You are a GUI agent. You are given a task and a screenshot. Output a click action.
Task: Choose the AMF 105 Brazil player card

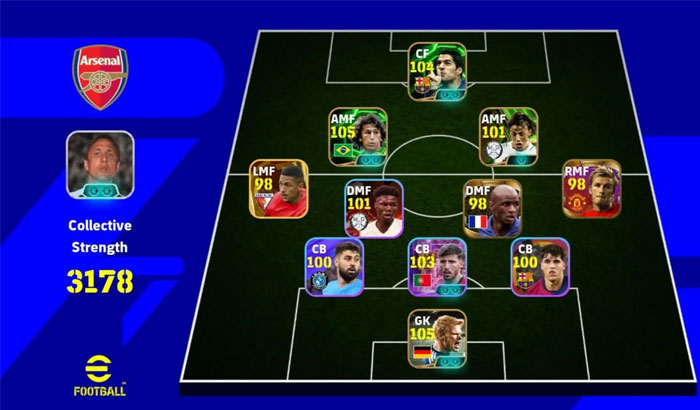click(359, 136)
